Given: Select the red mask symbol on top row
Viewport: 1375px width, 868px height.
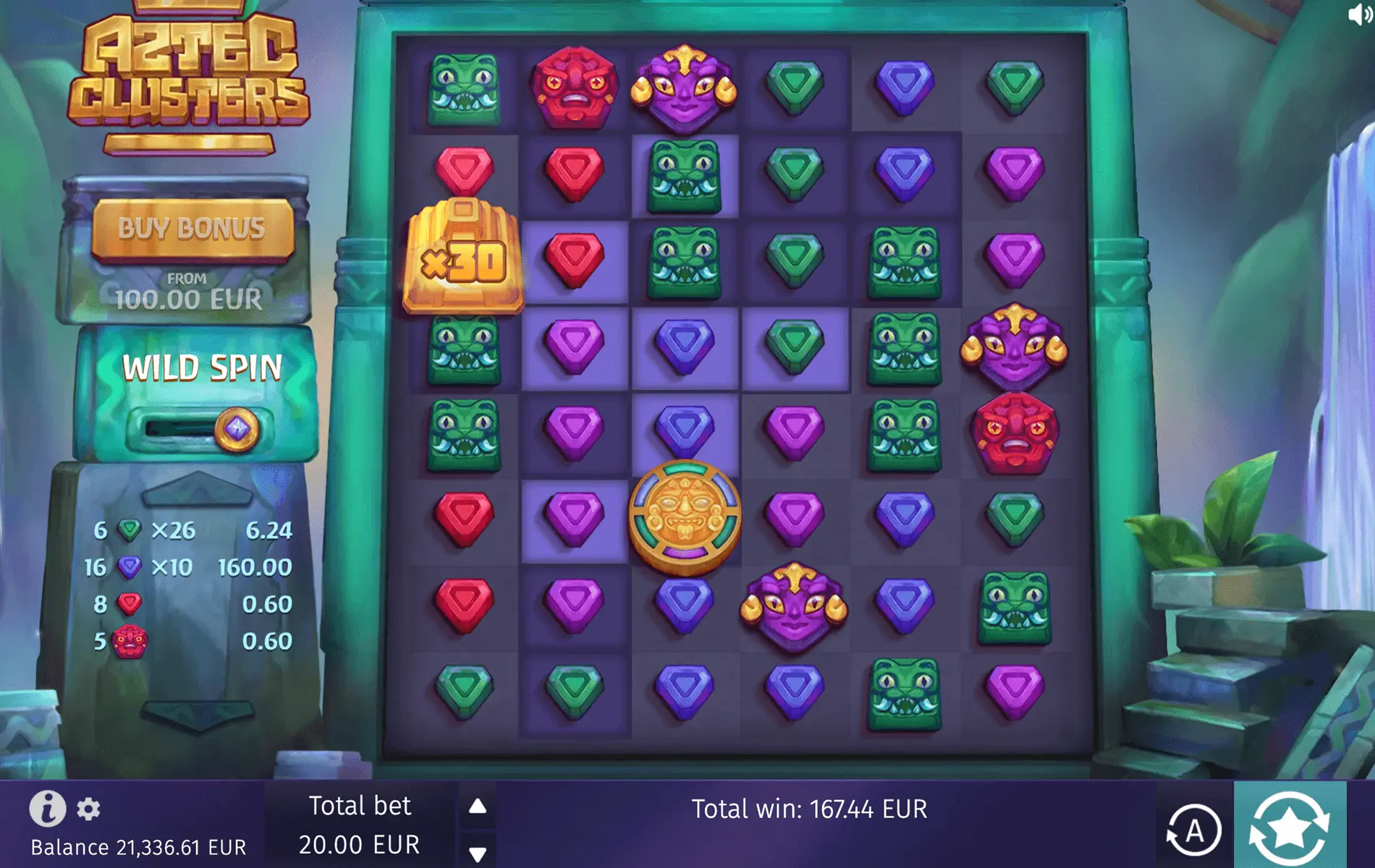Looking at the screenshot, I should 575,83.
